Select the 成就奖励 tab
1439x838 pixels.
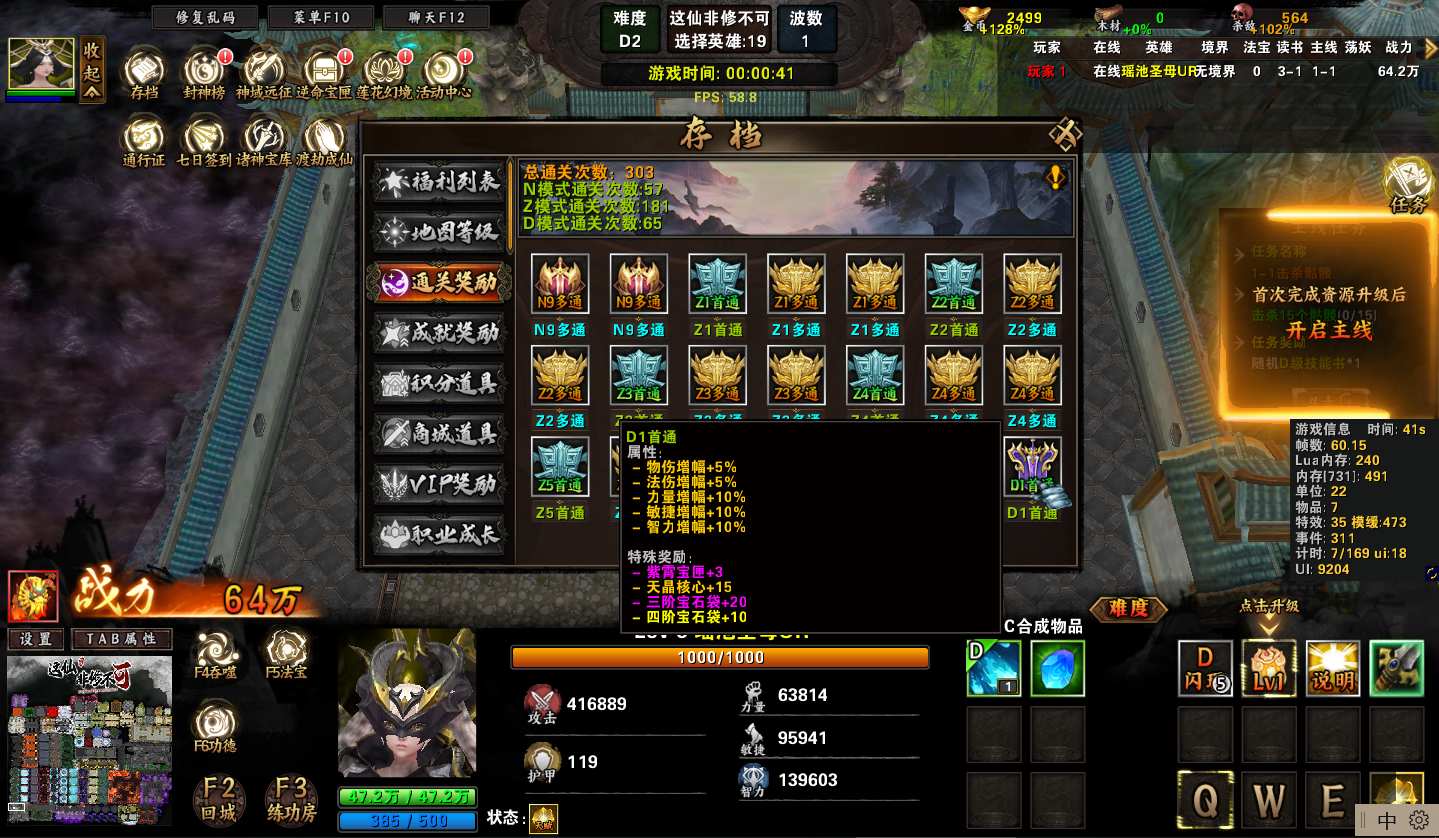point(440,333)
